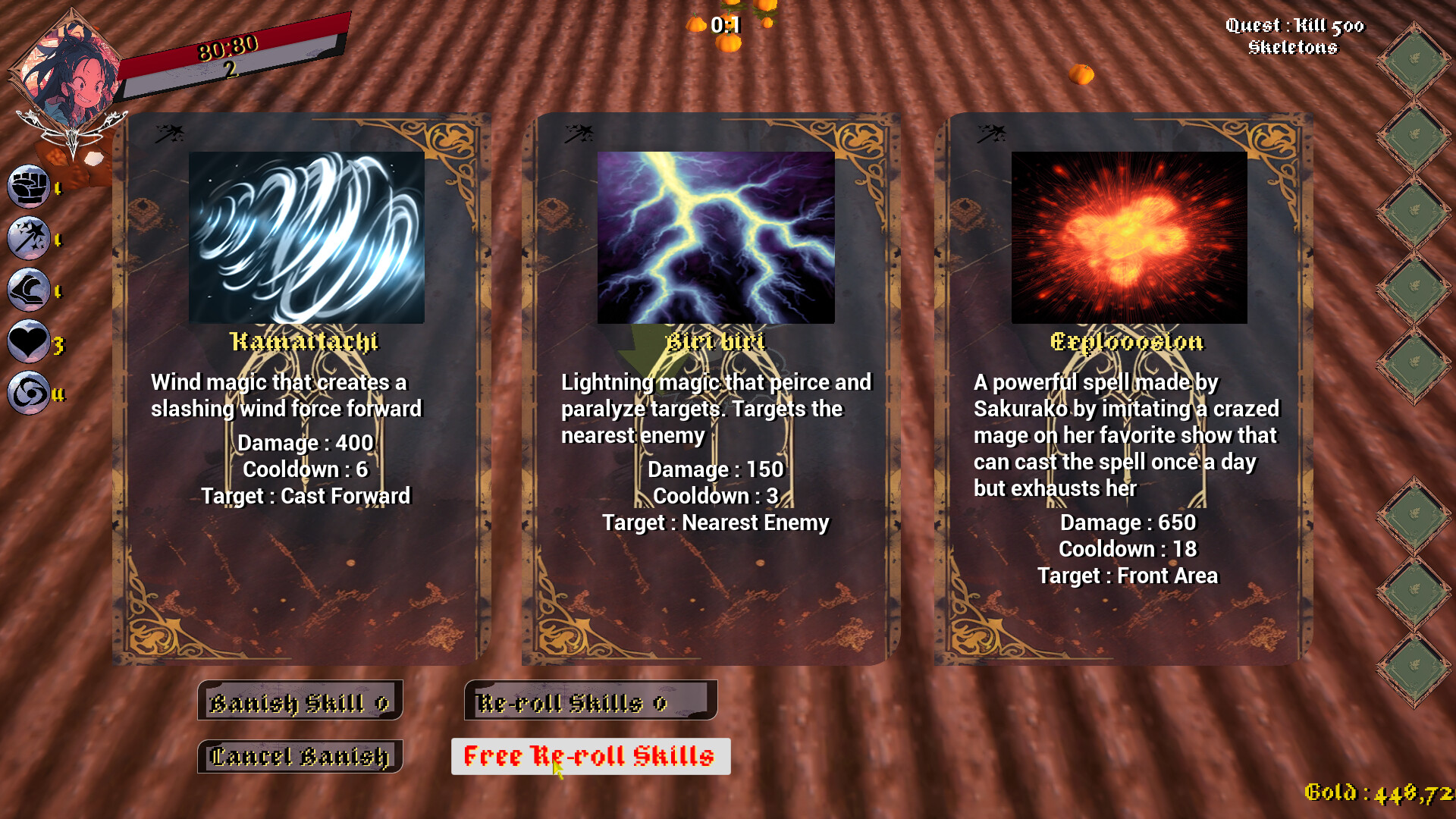Select the Biri biri lightning skill card
This screenshot has width=1456, height=819.
pos(711,388)
